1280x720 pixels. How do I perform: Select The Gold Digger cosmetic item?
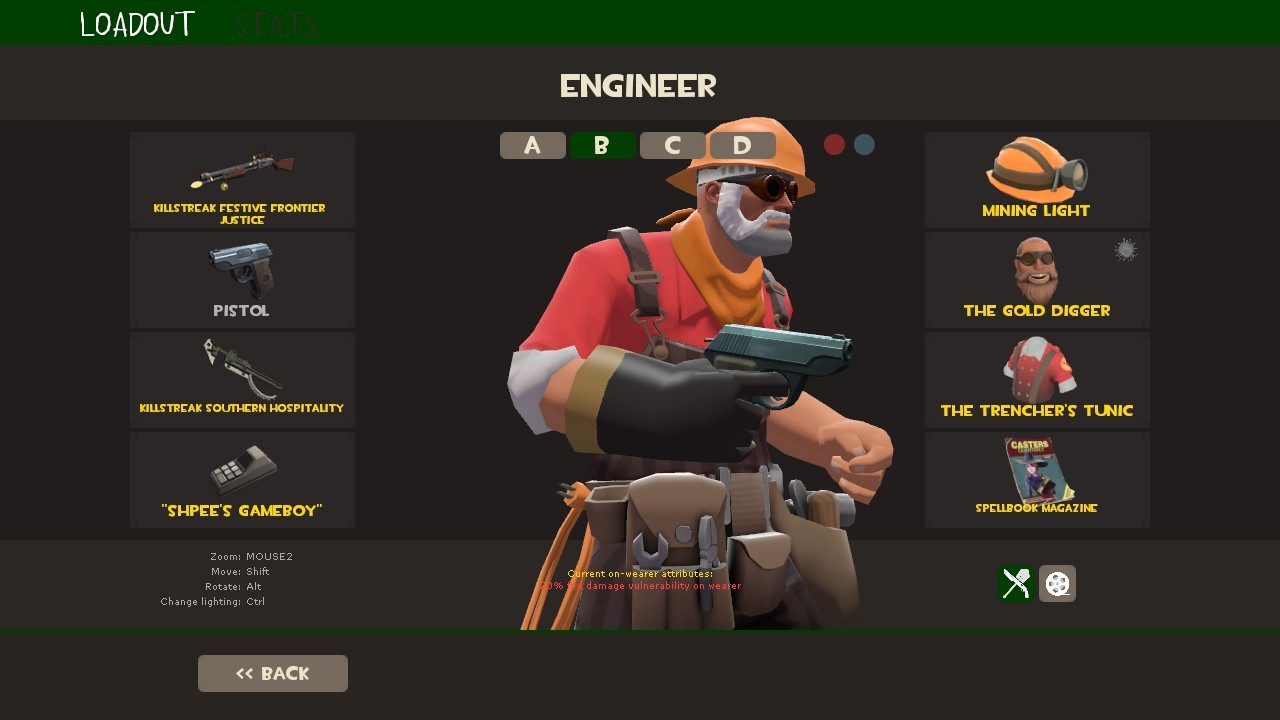coord(1037,280)
